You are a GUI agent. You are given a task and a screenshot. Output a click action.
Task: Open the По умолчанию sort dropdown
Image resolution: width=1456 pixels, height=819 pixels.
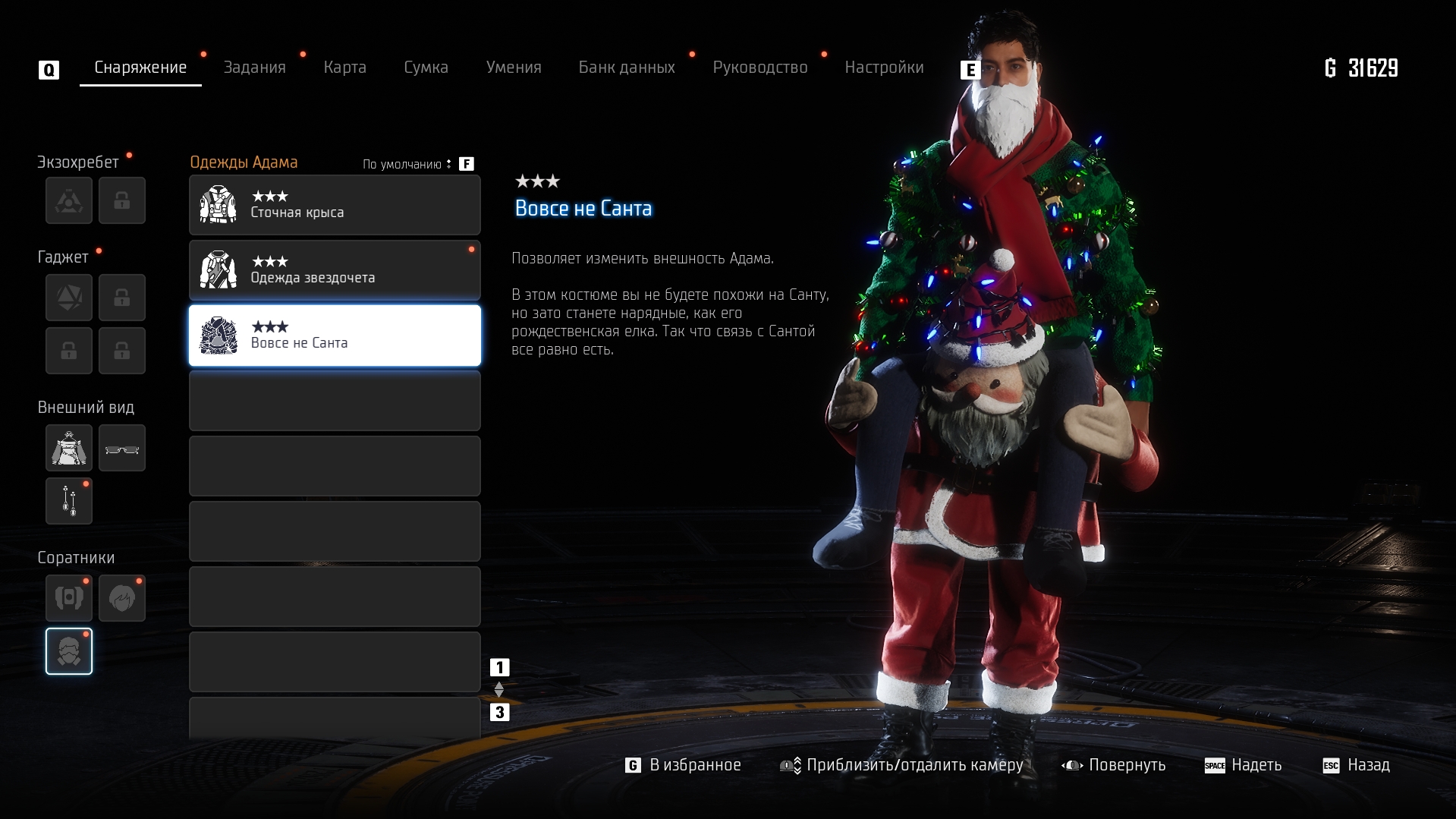tap(407, 164)
